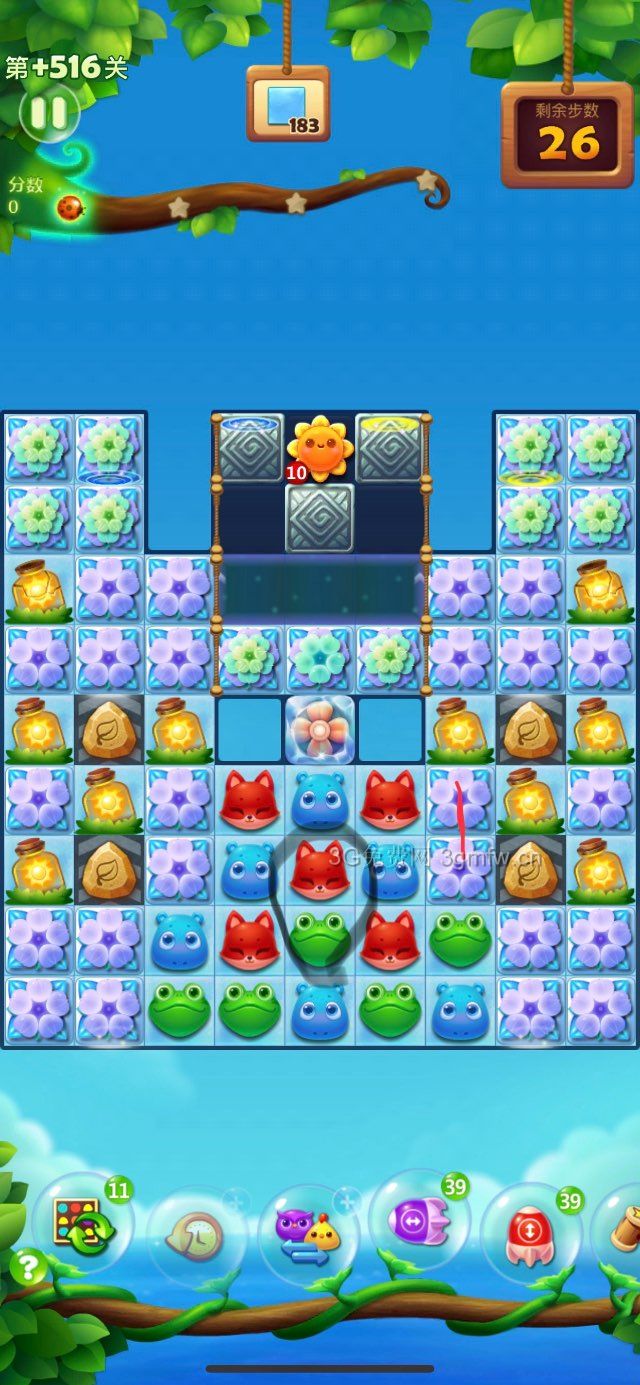Activate the board shuffle booster
This screenshot has height=1385, width=640.
82,1225
